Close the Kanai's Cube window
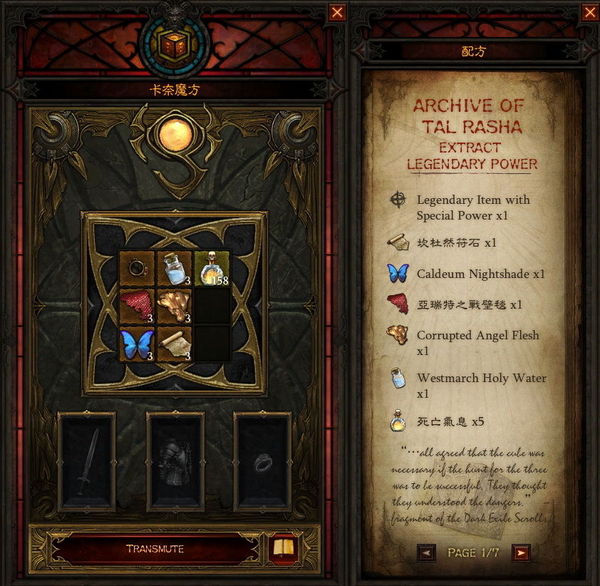The height and width of the screenshot is (586, 600). [337, 13]
